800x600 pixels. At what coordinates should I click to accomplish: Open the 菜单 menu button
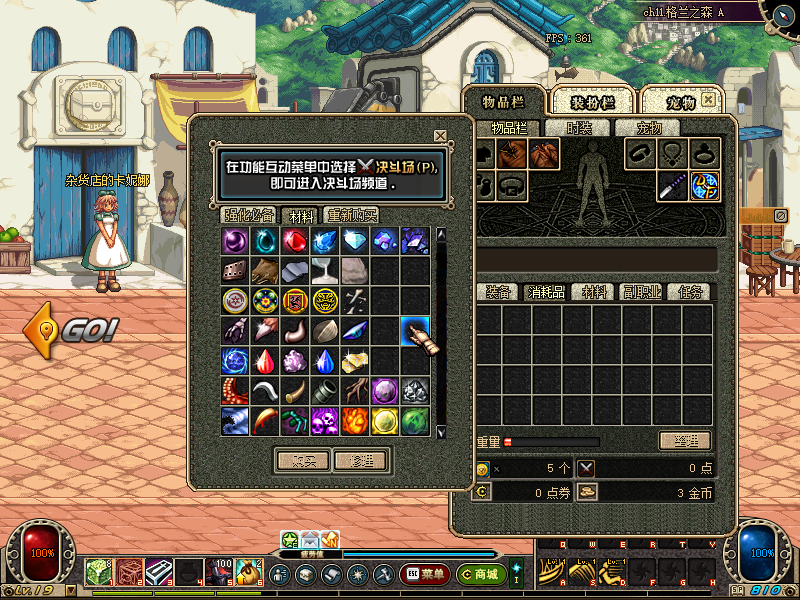coord(426,575)
